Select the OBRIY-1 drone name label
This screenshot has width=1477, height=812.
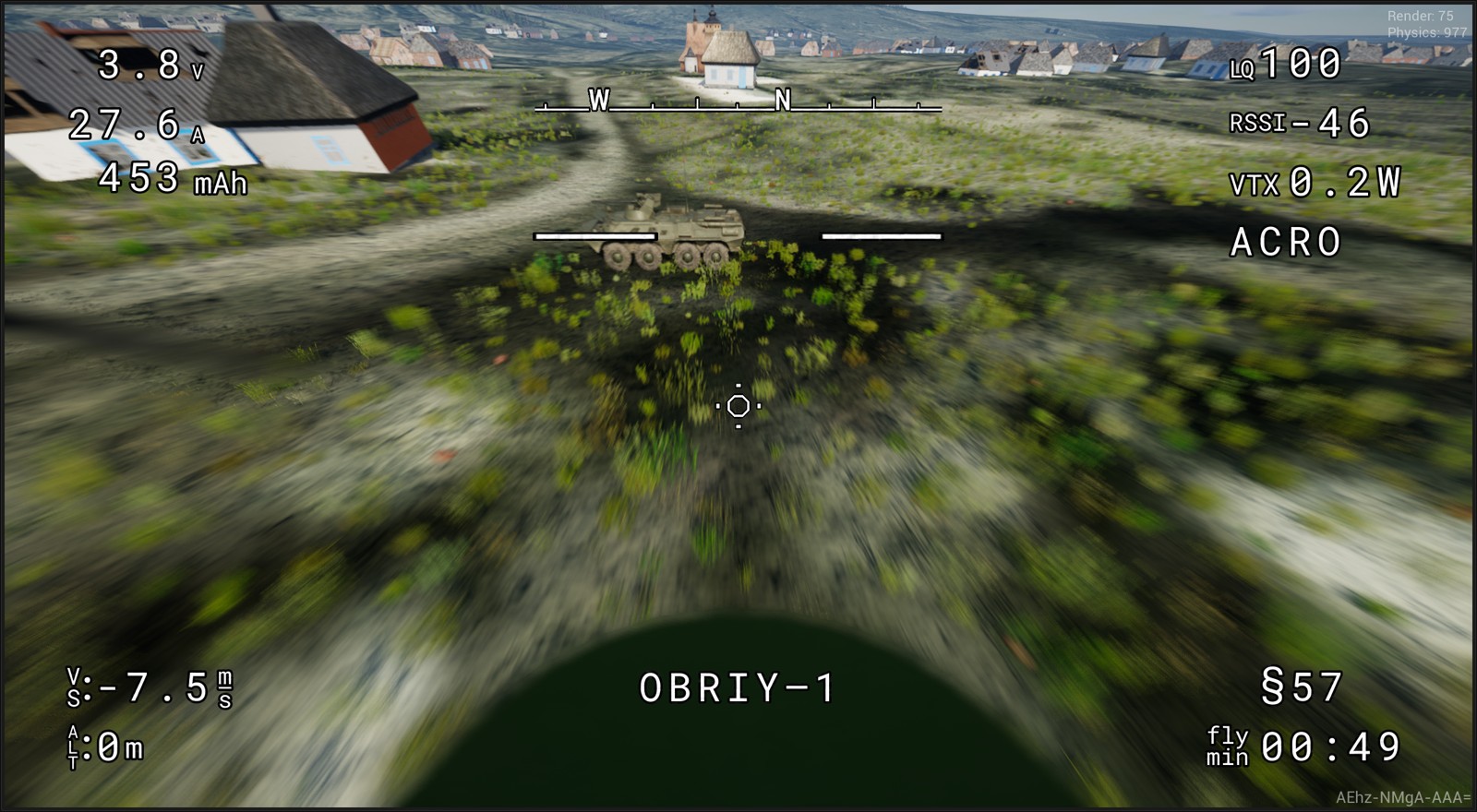738,685
